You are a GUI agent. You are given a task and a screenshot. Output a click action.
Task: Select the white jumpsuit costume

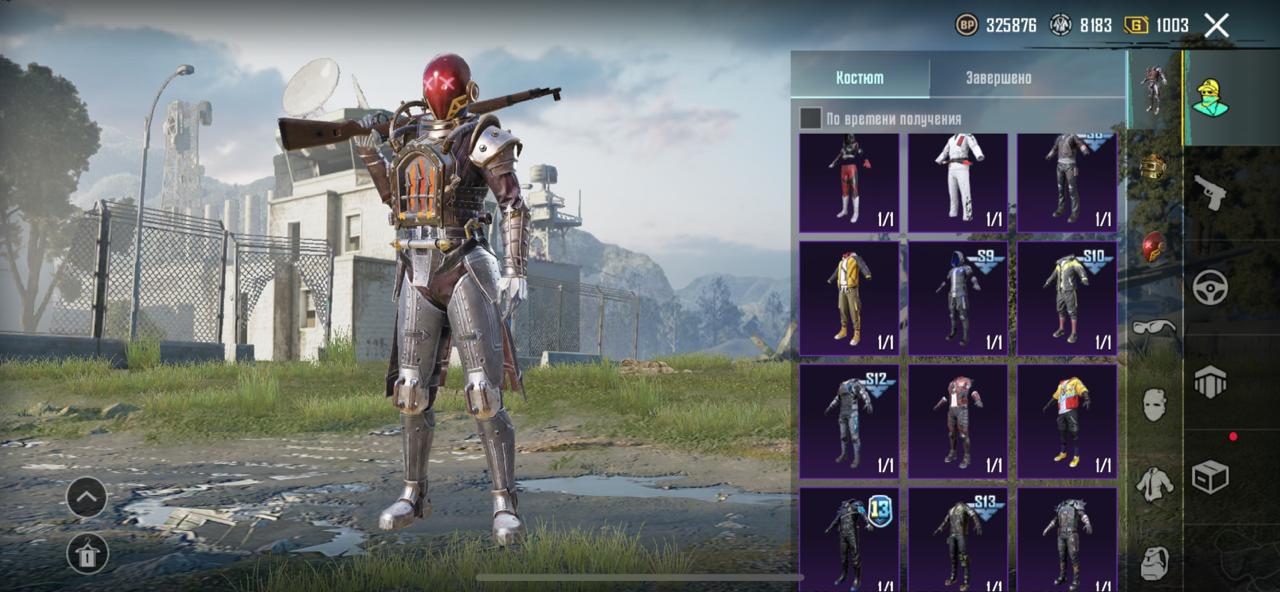[957, 182]
